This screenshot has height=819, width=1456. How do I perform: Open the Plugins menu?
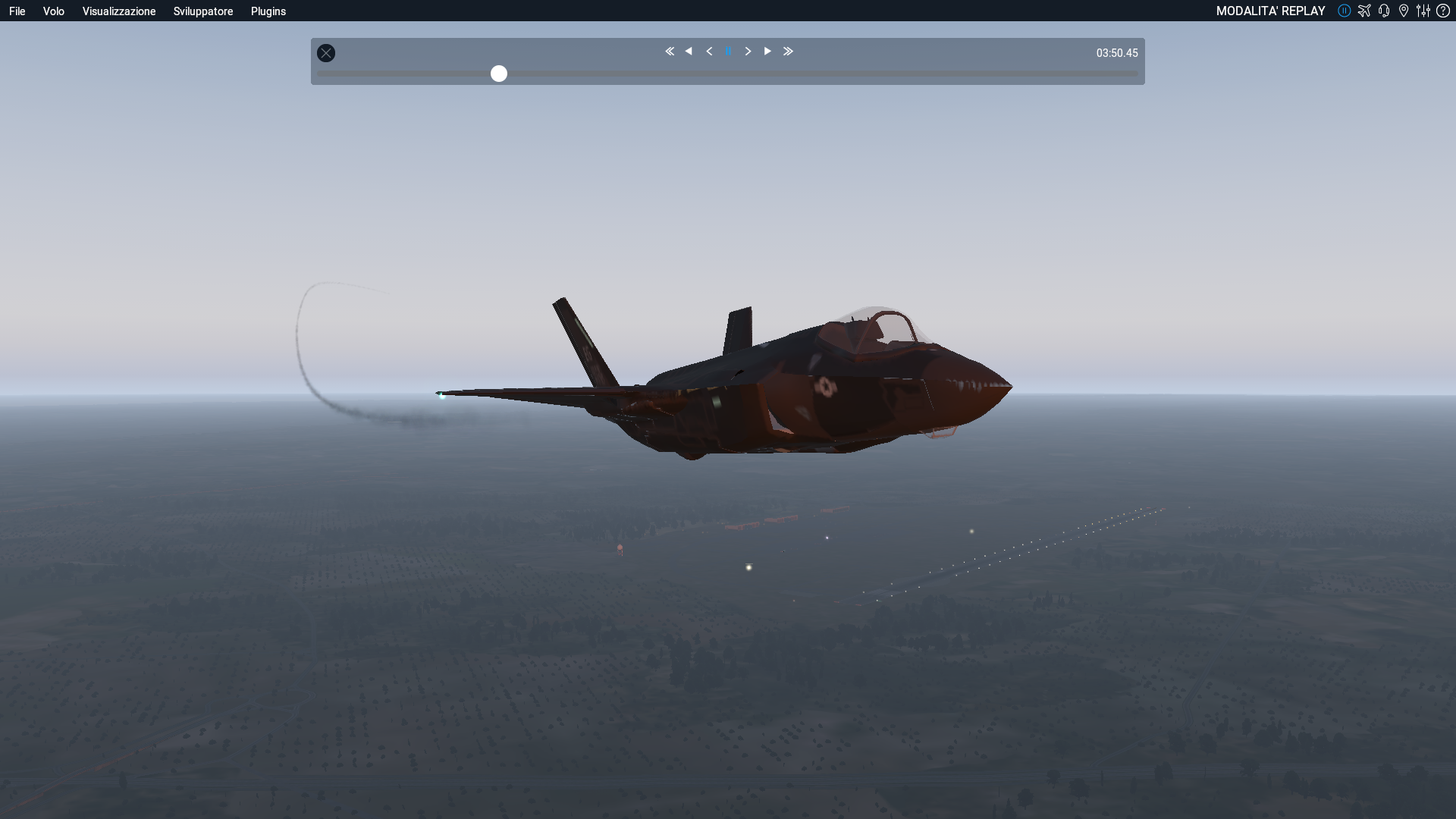(x=268, y=11)
